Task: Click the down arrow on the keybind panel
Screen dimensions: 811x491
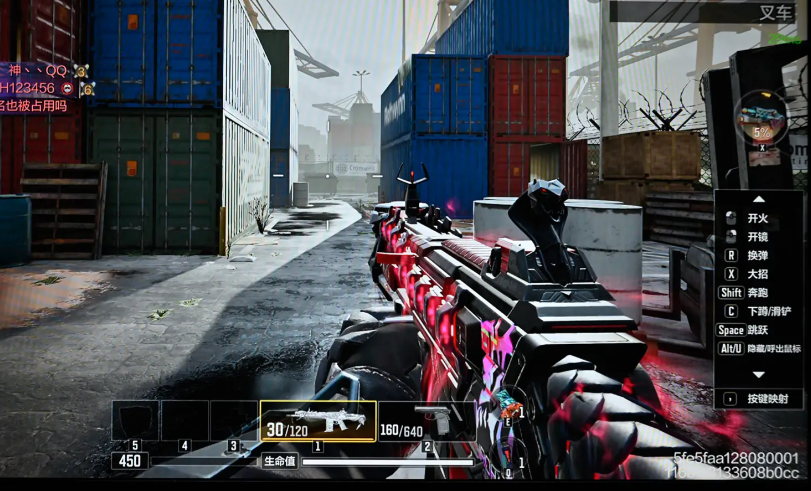Action: (x=759, y=374)
